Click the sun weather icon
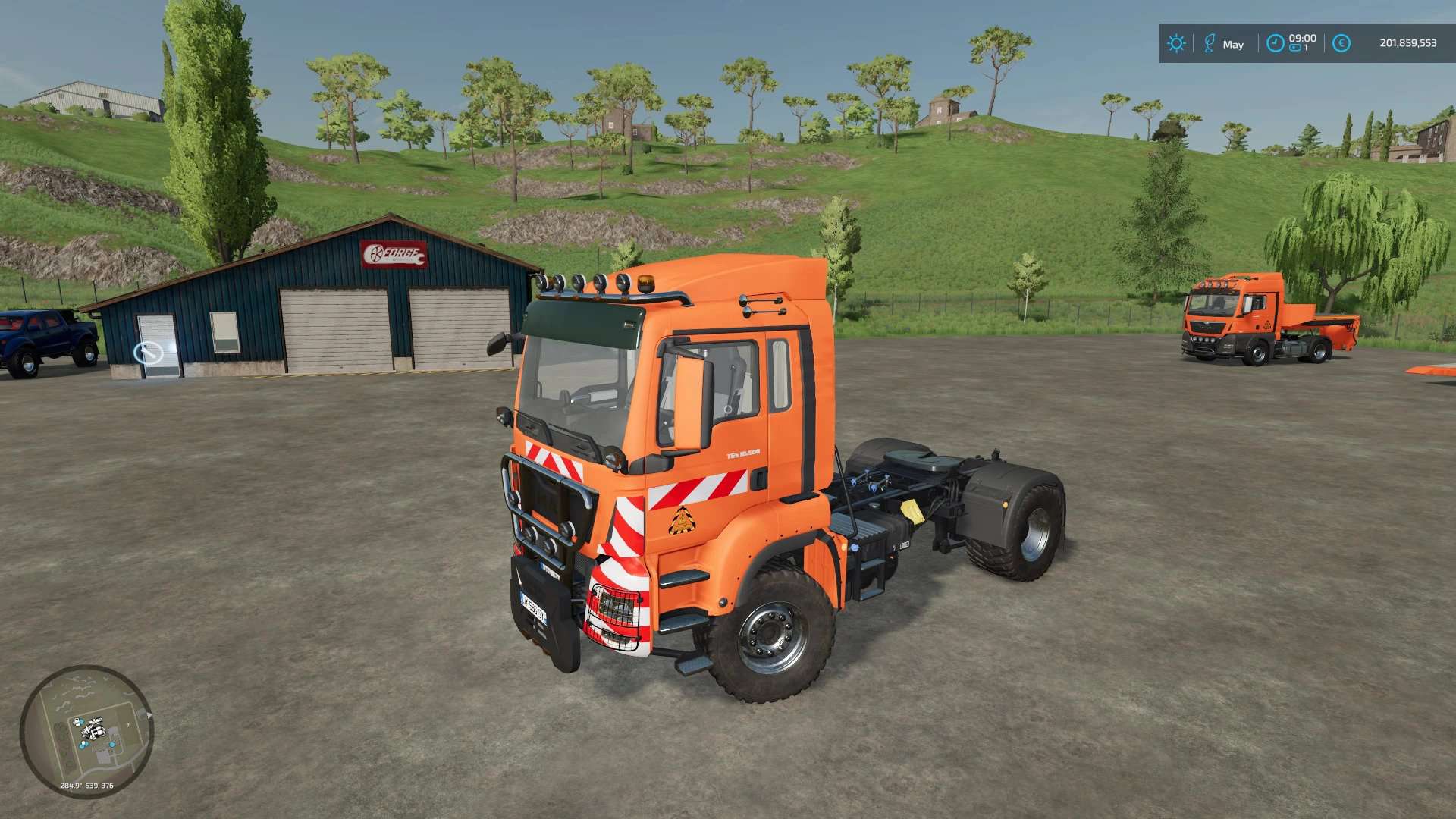This screenshot has height=819, width=1456. 1176,43
